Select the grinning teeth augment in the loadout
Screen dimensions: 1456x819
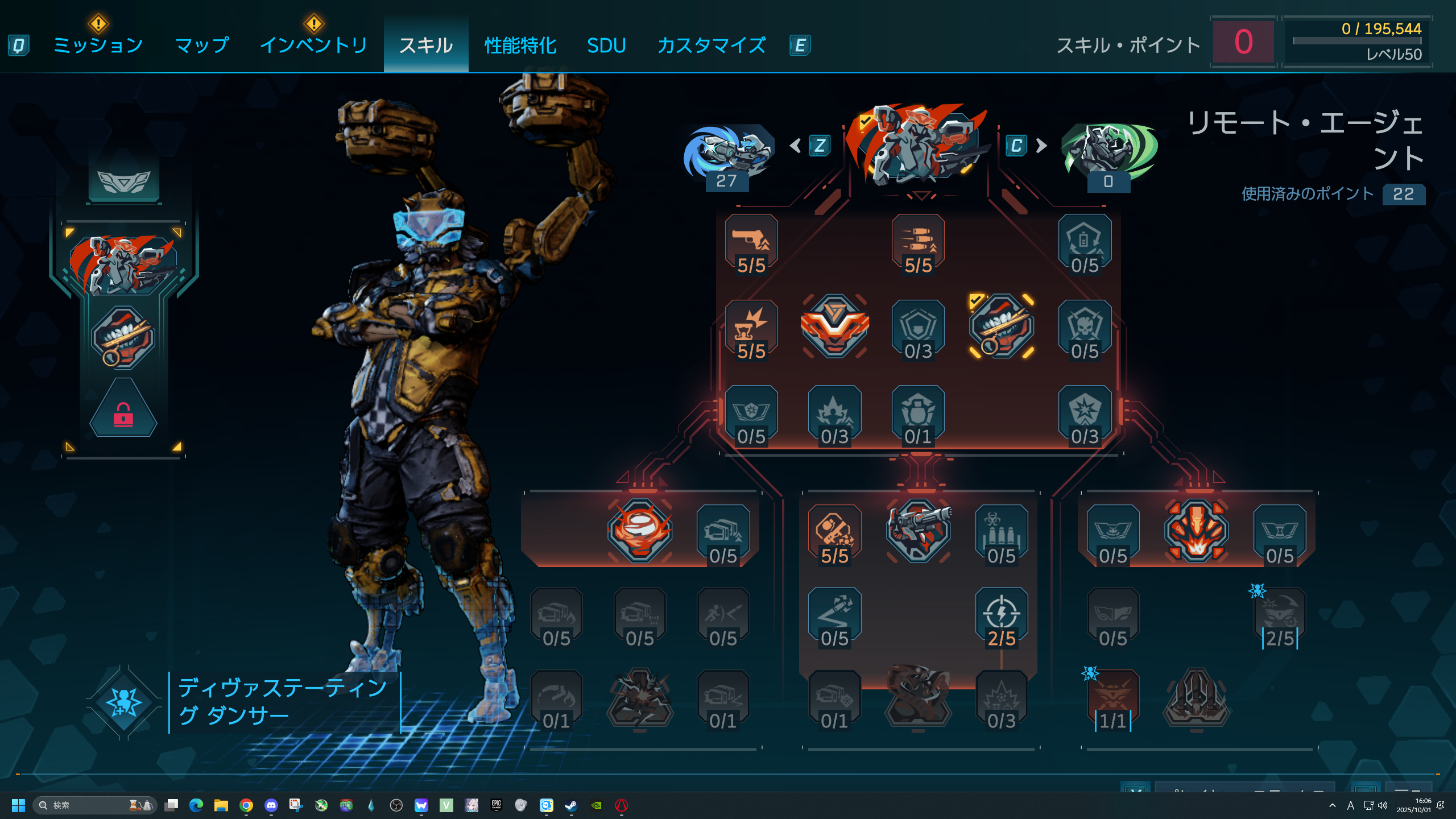click(123, 337)
